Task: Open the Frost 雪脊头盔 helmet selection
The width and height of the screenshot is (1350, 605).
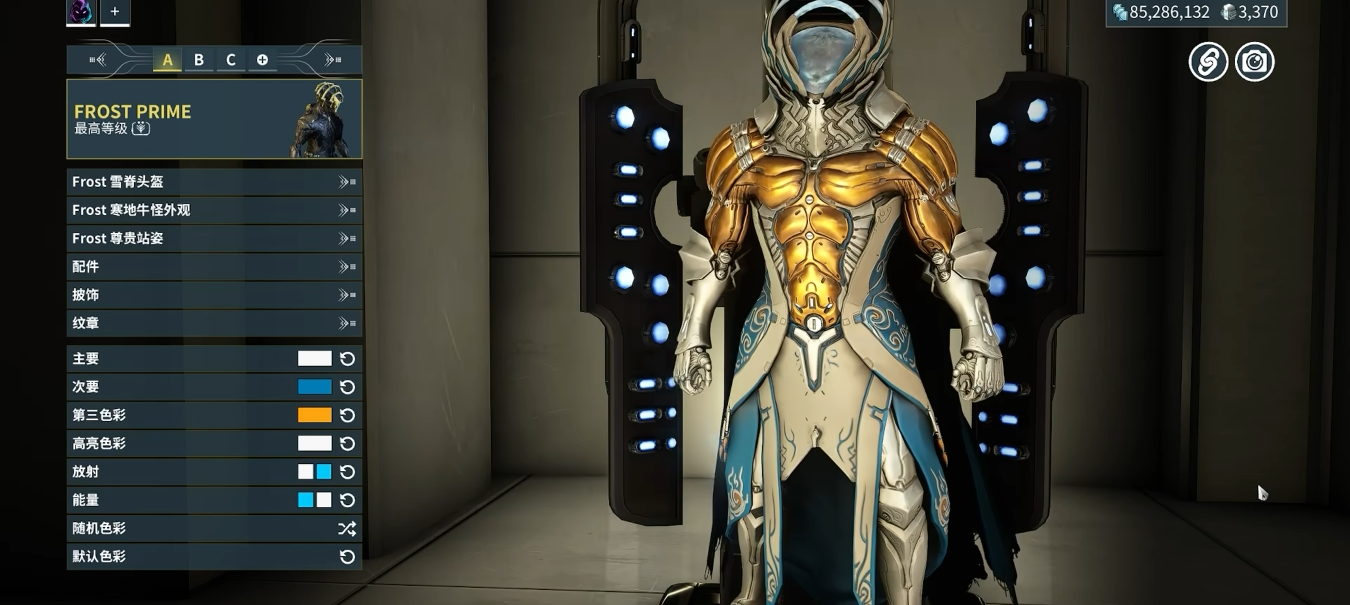Action: [214, 182]
